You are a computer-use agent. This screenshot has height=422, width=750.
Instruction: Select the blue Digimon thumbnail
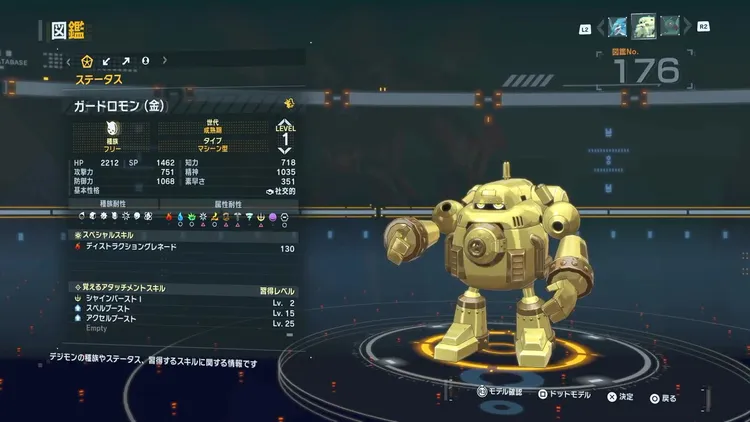tap(617, 26)
